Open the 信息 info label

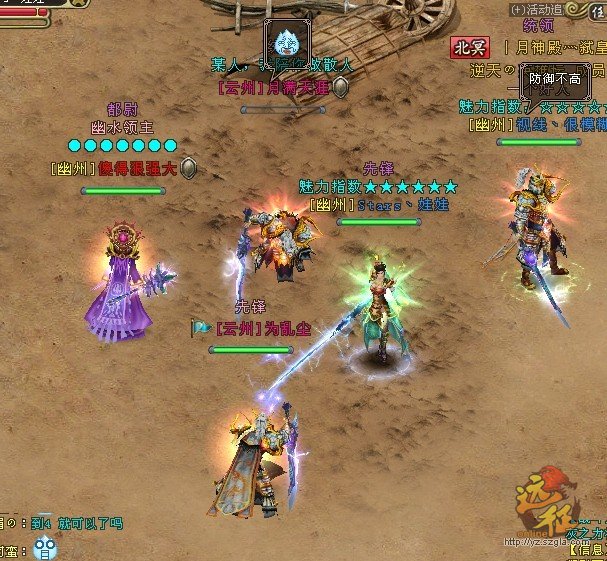pos(588,549)
